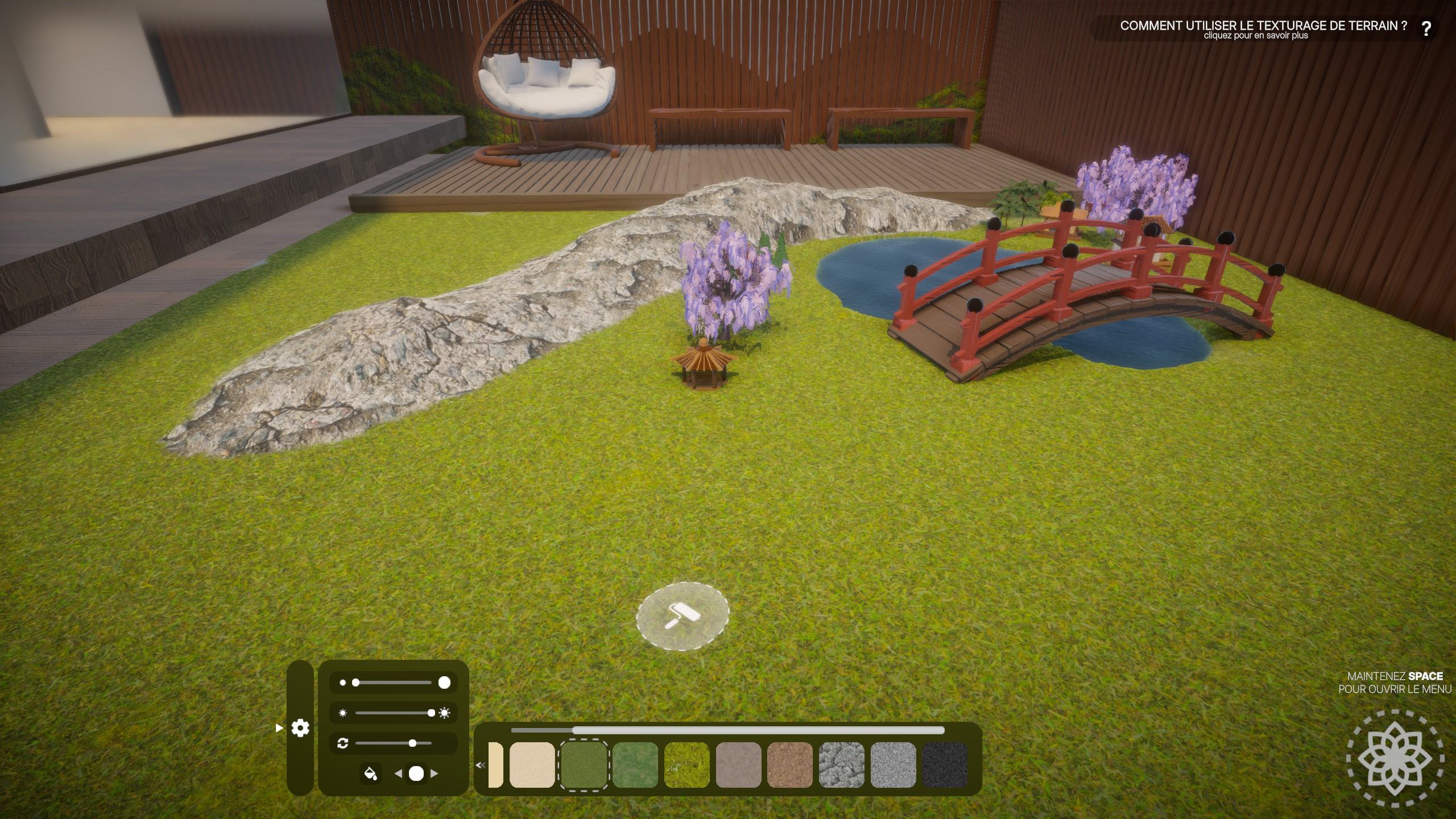Choose the light sand texture swatch
Image resolution: width=1456 pixels, height=819 pixels.
click(532, 766)
